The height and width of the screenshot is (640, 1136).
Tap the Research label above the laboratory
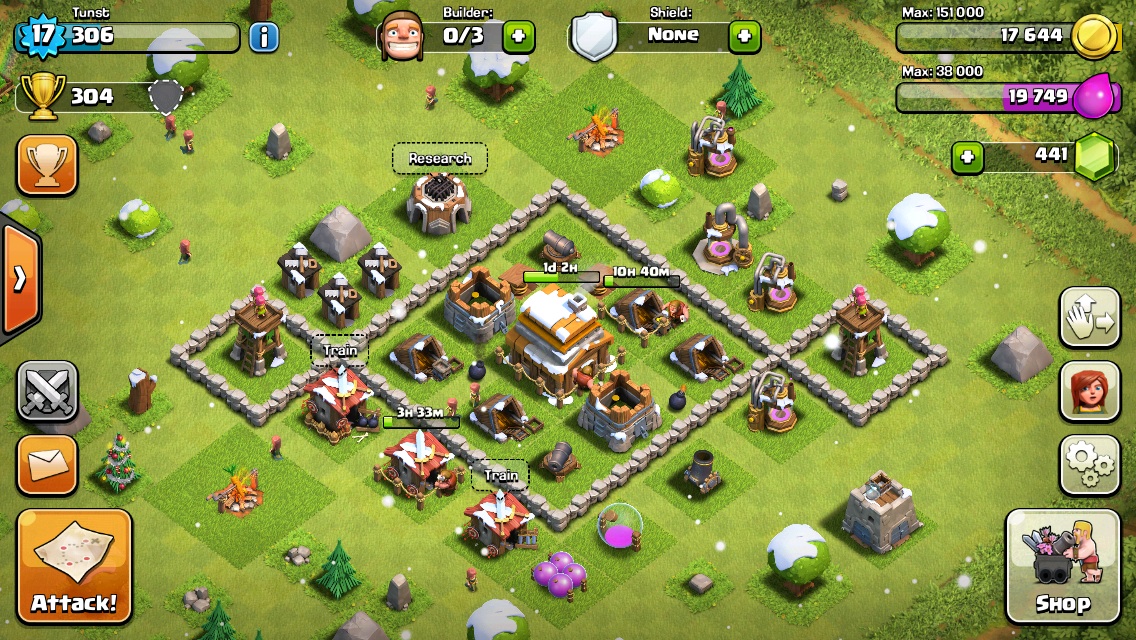[x=440, y=158]
